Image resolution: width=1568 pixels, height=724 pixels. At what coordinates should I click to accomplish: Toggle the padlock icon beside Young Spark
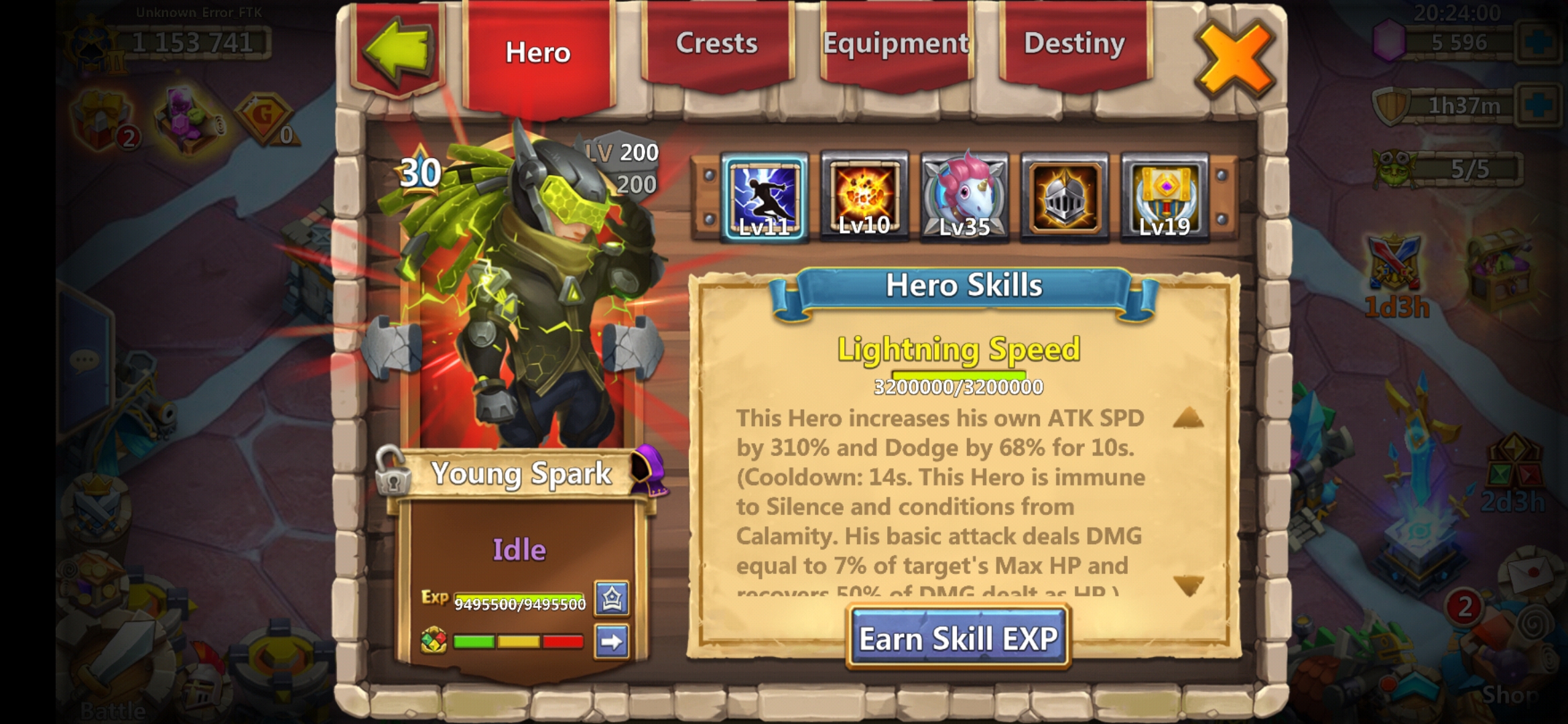392,471
